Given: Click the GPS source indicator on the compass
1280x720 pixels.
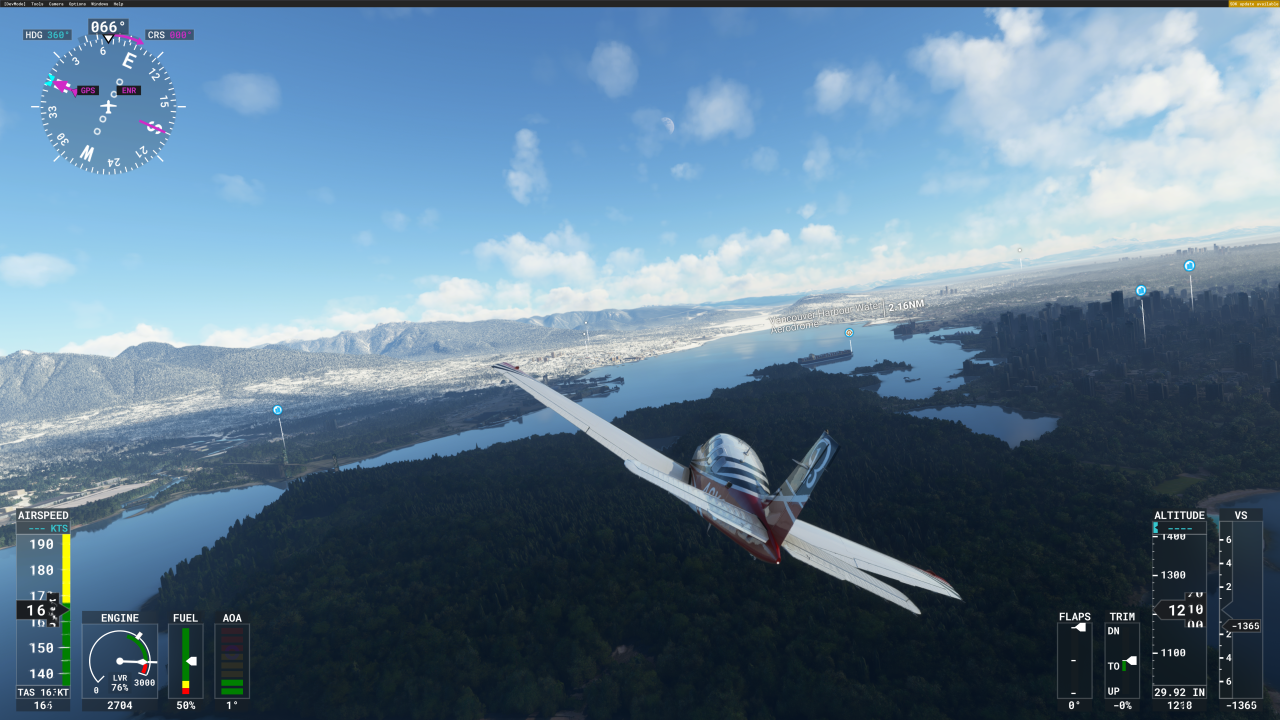Looking at the screenshot, I should click(88, 90).
